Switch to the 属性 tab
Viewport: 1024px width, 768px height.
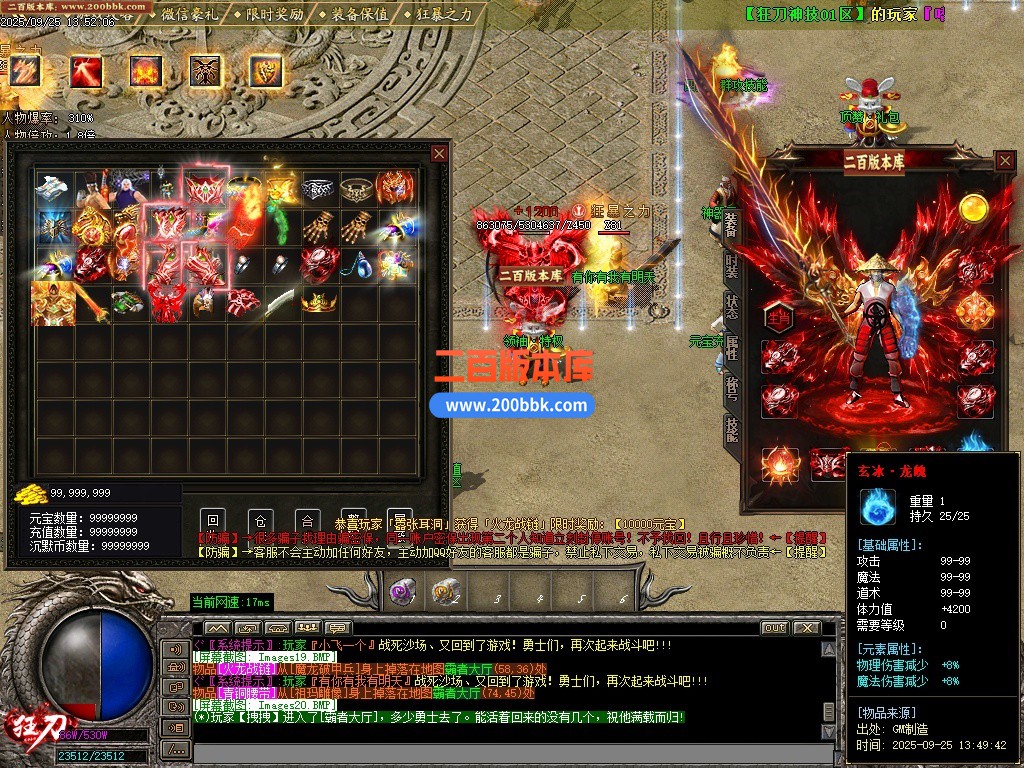(732, 347)
